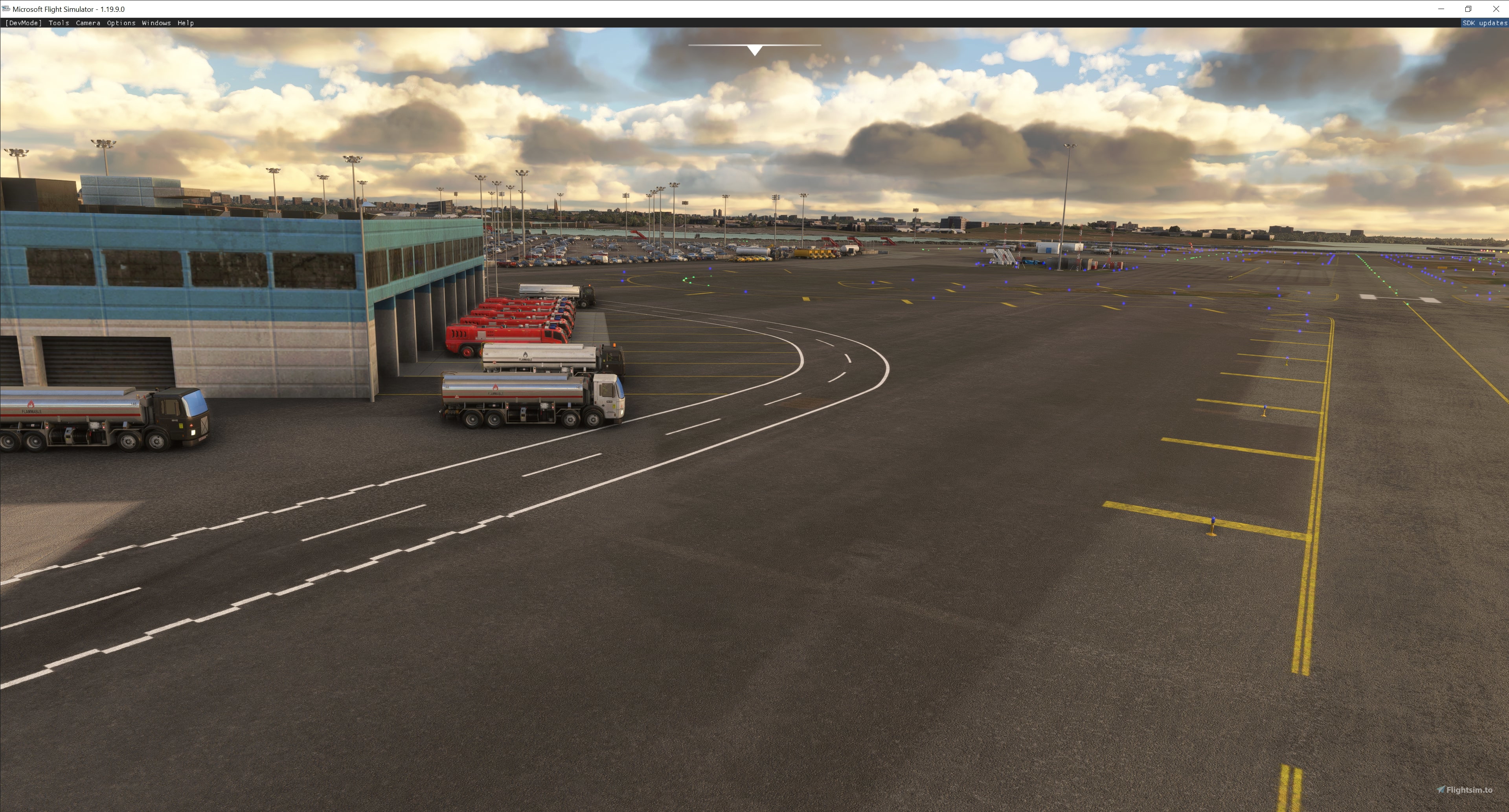The width and height of the screenshot is (1509, 812).
Task: Open the Windows menu
Action: point(156,23)
